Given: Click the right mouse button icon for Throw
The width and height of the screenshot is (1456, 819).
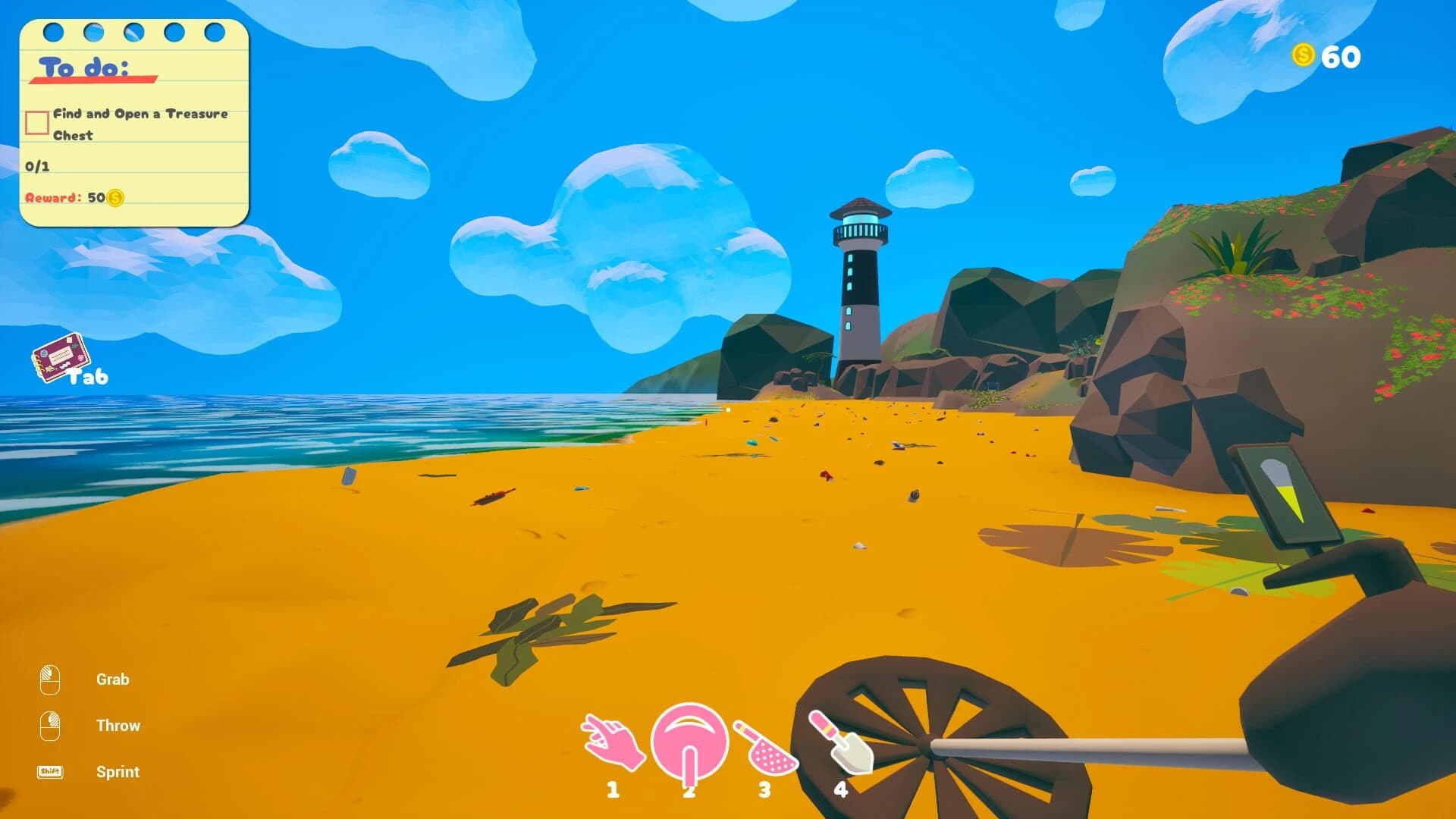Looking at the screenshot, I should point(49,725).
